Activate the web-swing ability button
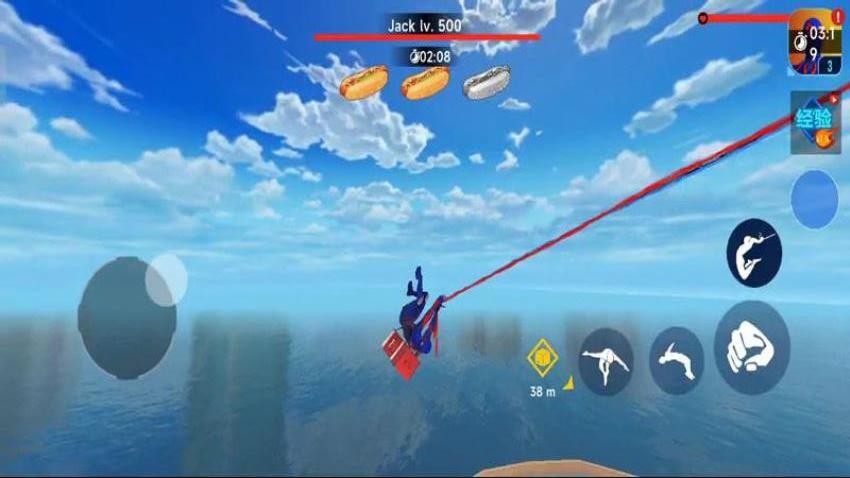This screenshot has height=478, width=850. pyautogui.click(x=753, y=254)
